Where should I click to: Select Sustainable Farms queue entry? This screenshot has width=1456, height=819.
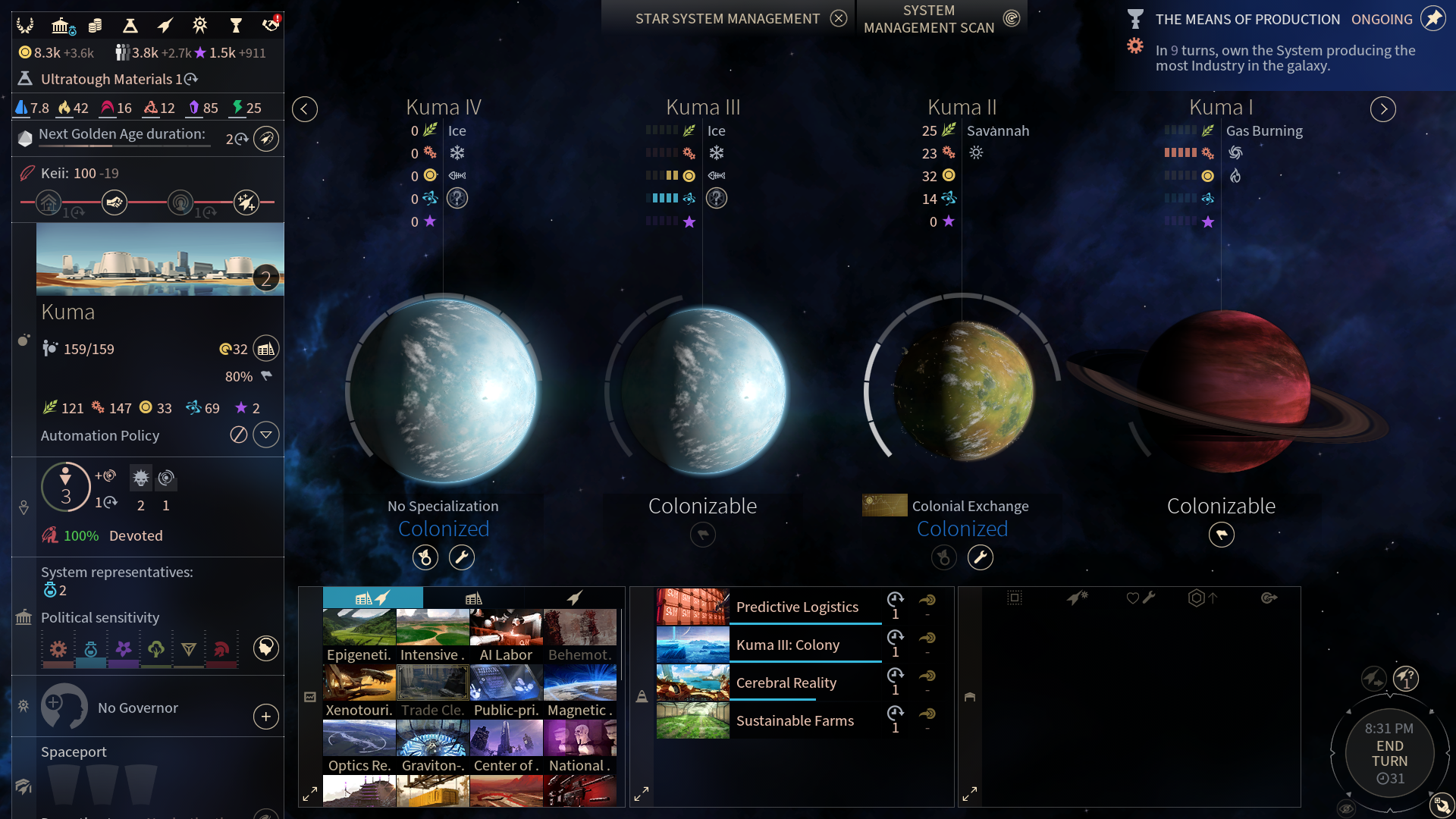[794, 720]
